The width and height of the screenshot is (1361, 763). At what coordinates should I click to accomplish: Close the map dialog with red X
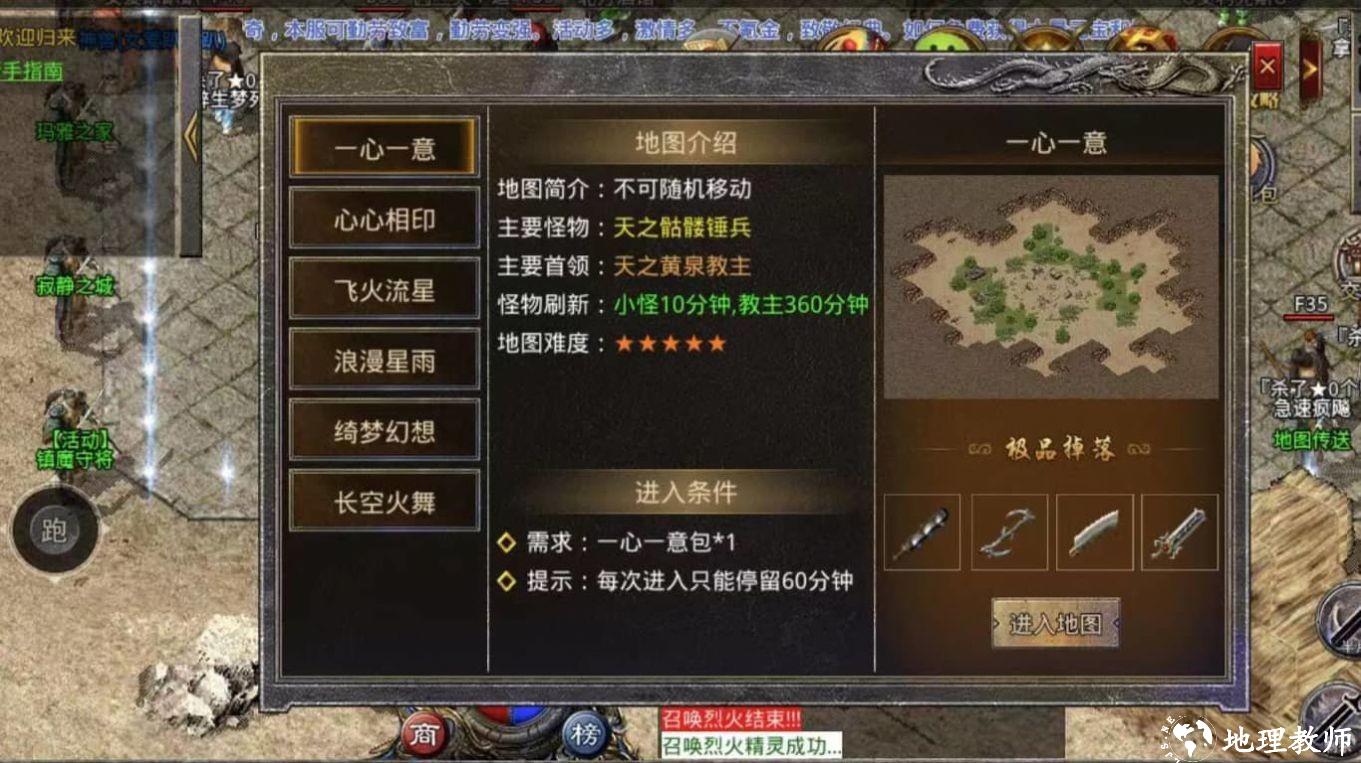(1267, 67)
